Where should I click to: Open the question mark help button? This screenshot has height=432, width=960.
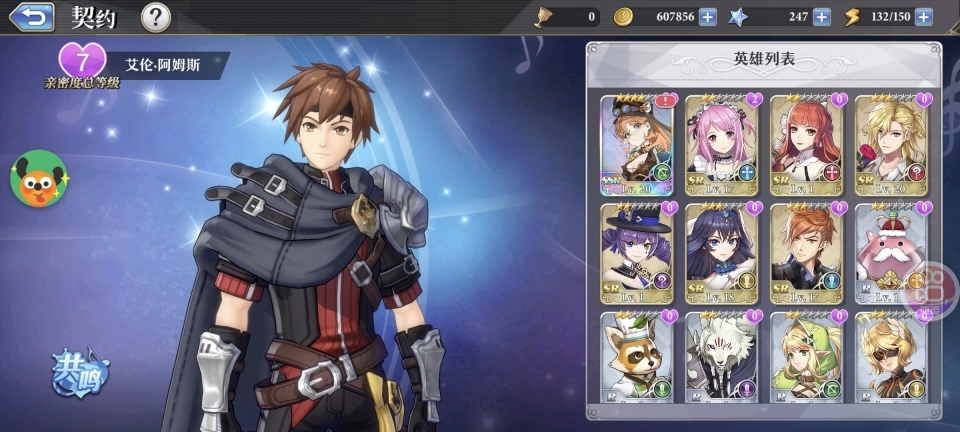[x=155, y=17]
